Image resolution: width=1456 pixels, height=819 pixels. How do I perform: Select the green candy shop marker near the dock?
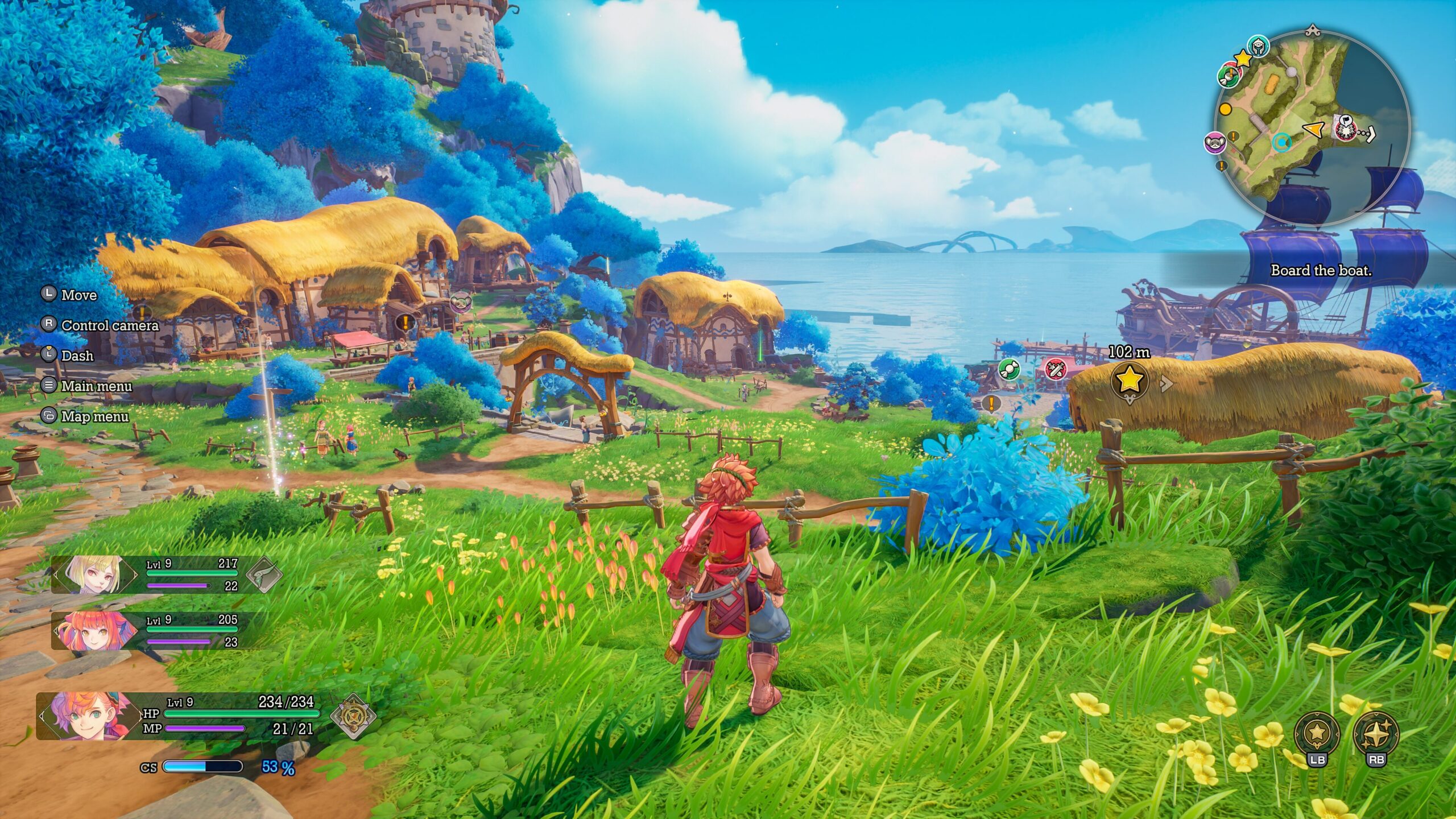pyautogui.click(x=1009, y=369)
